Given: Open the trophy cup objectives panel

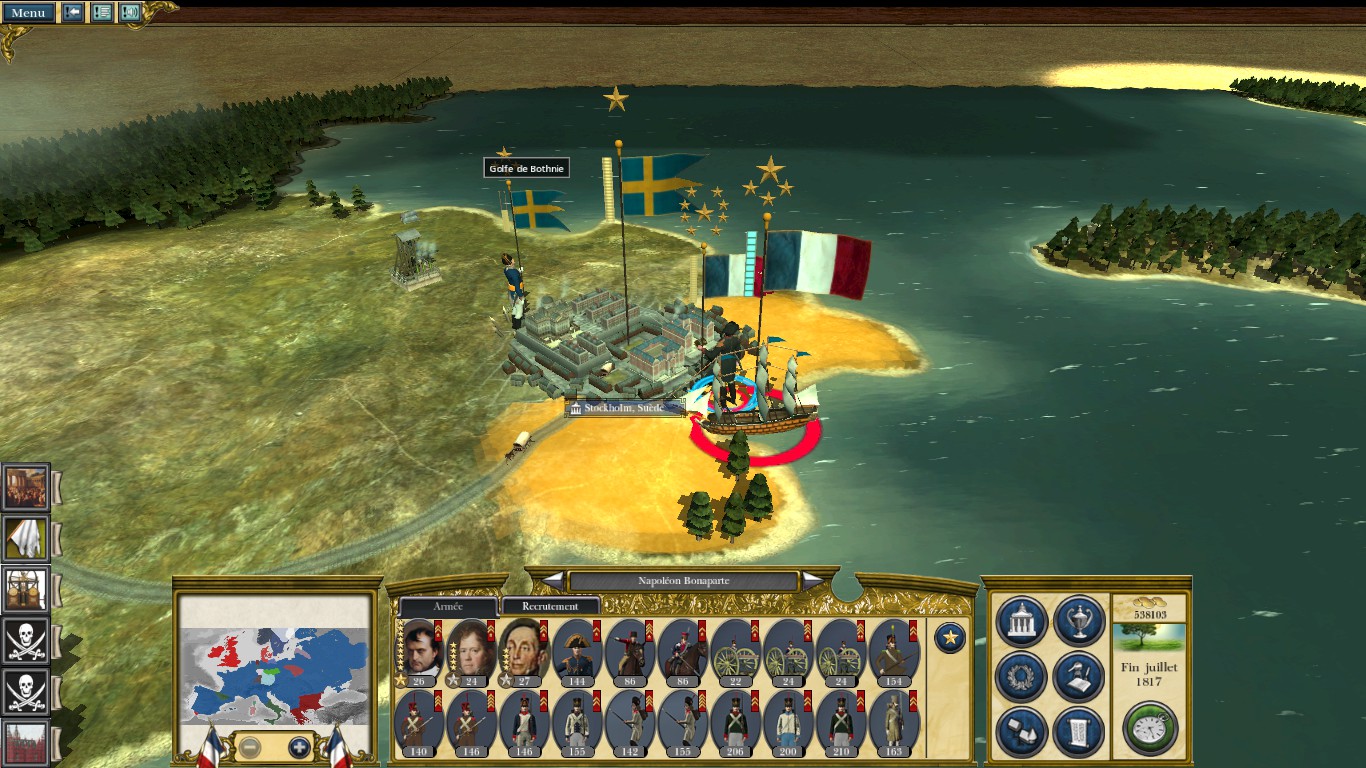Looking at the screenshot, I should 1079,621.
